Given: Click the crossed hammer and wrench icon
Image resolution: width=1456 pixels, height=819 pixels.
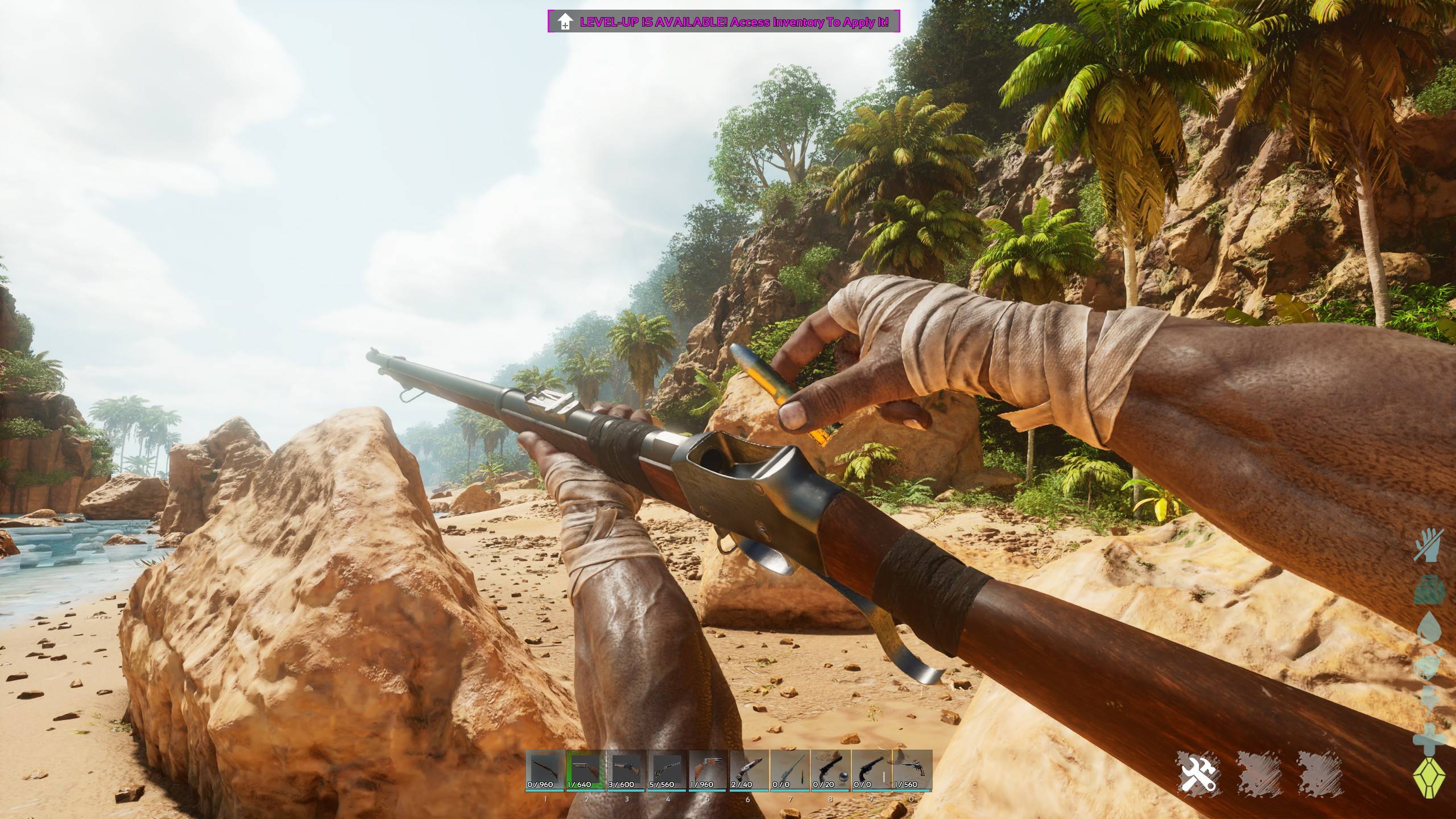Looking at the screenshot, I should (1197, 772).
